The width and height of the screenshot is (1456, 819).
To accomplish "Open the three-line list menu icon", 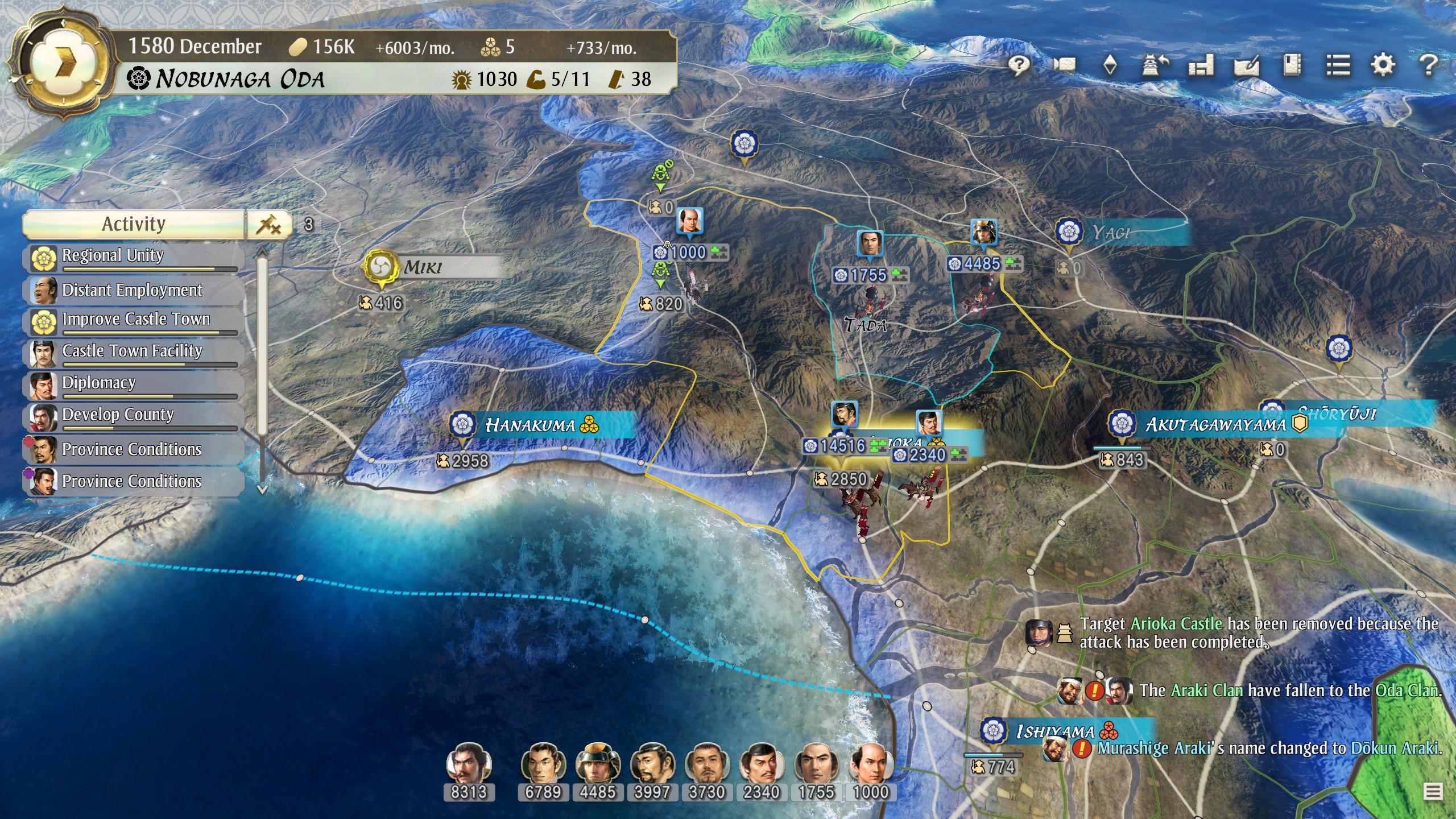I will coord(1338,65).
